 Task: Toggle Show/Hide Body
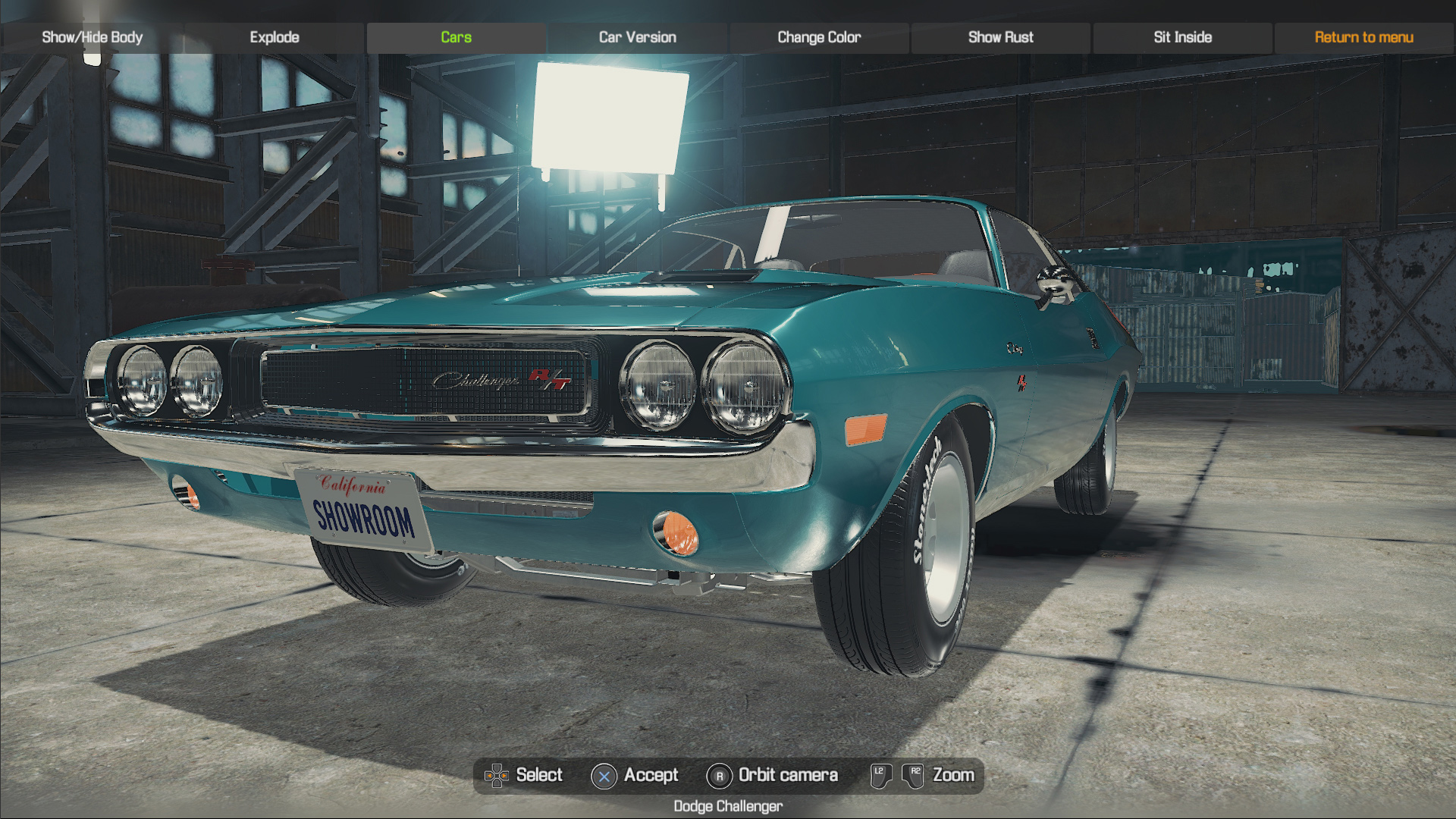click(x=91, y=37)
